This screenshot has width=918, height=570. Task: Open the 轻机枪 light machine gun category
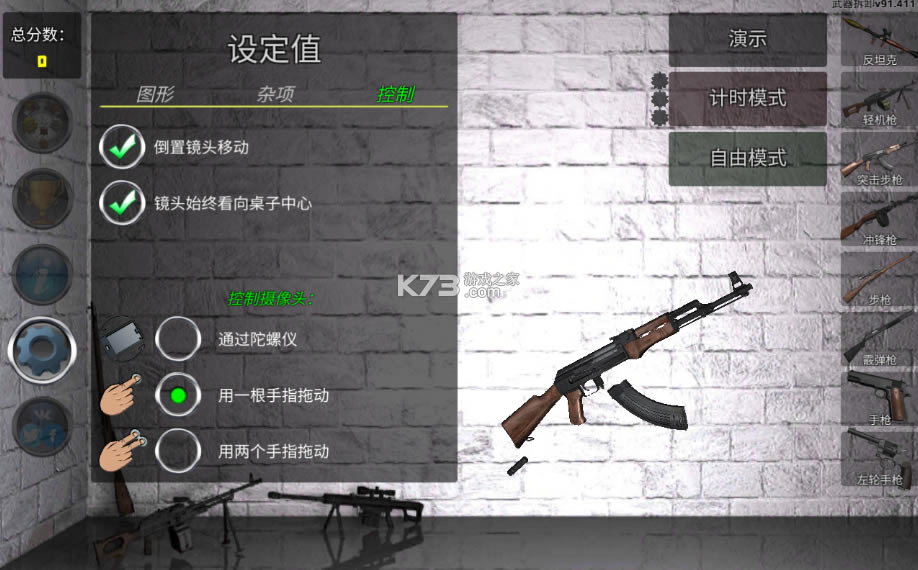[879, 100]
